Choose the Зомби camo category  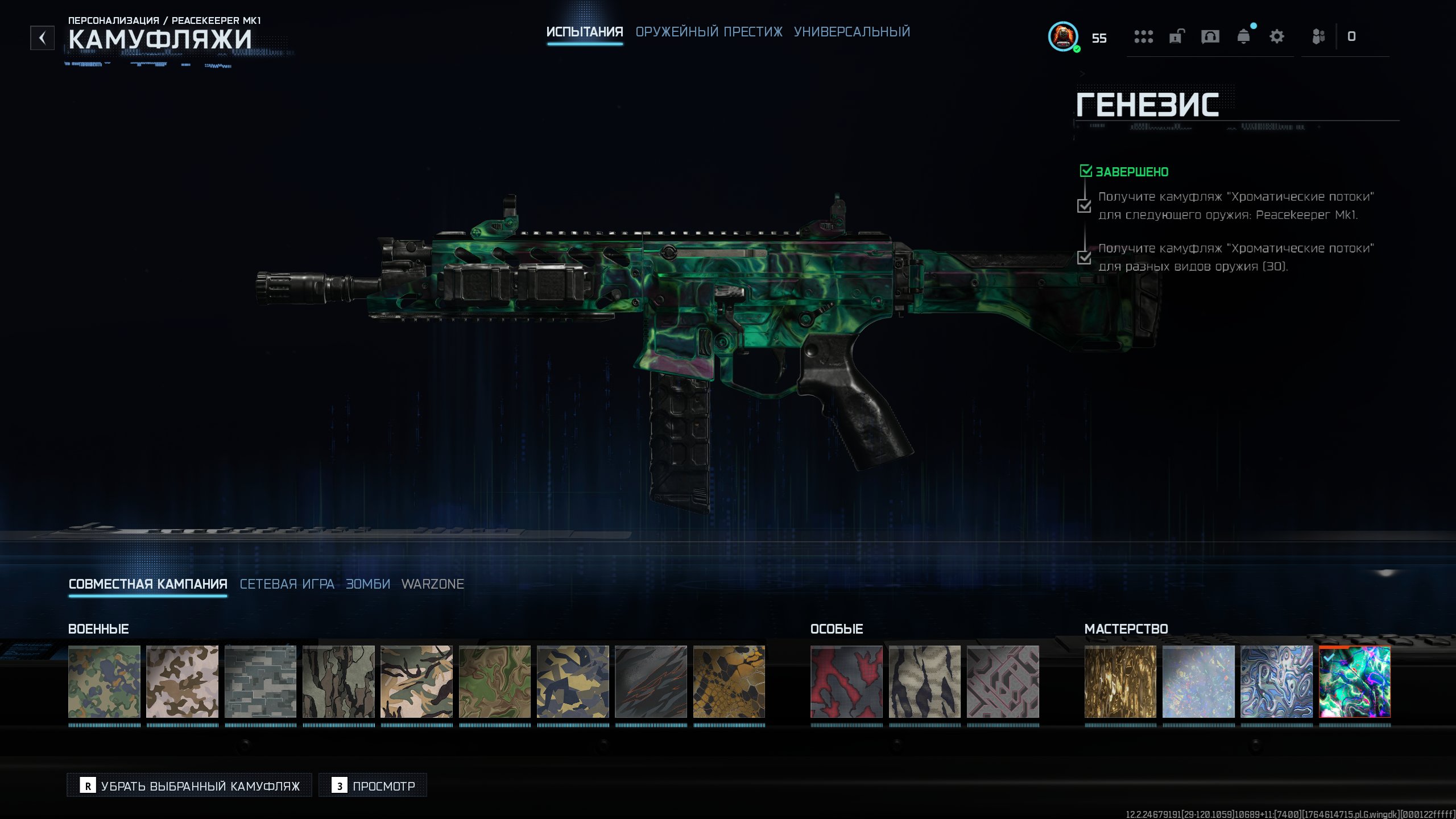(x=368, y=584)
